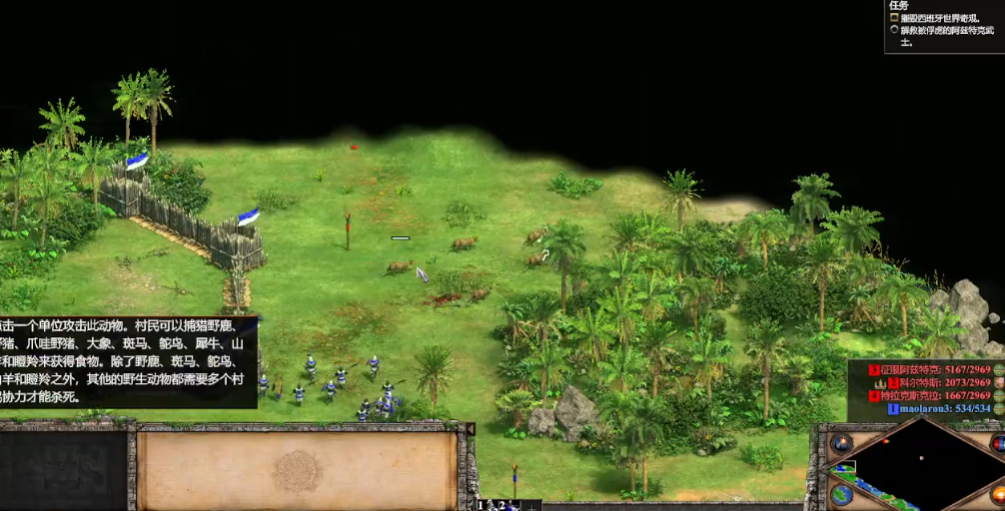This screenshot has width=1005, height=511.
Task: Select control group 2 badge
Action: click(x=504, y=505)
